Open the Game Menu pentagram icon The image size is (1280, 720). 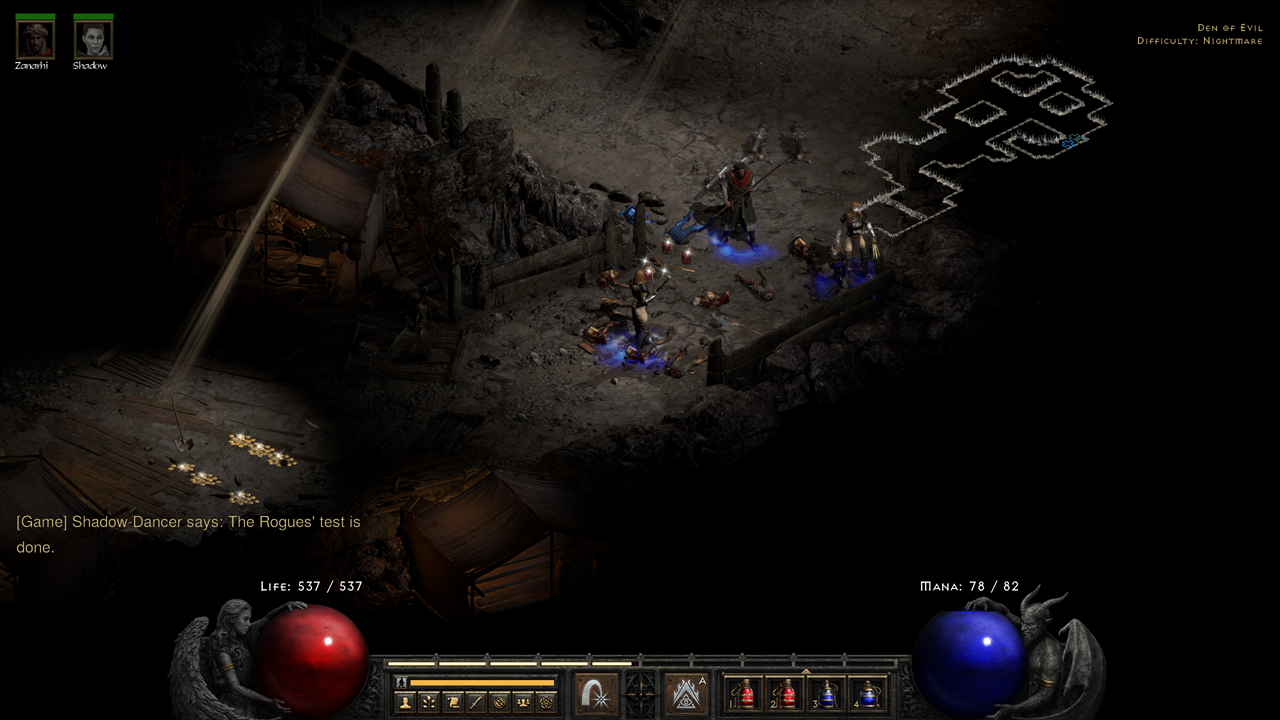[547, 701]
